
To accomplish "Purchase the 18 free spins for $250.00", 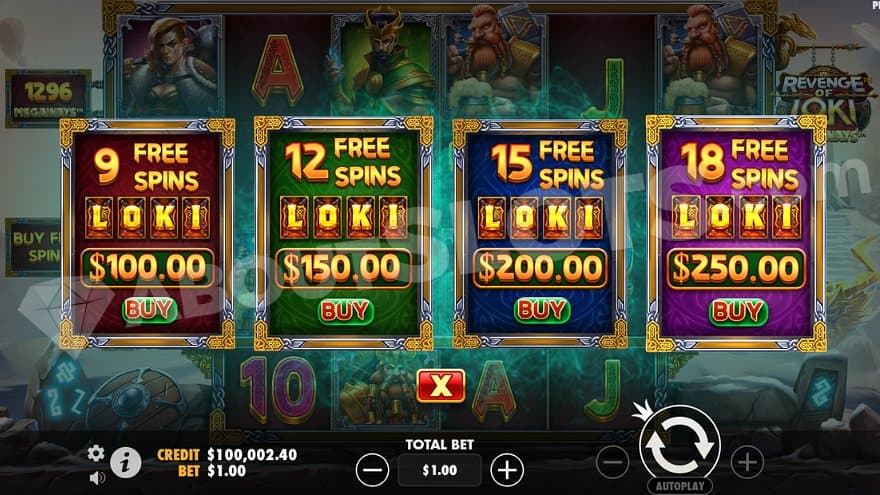I will coord(737,311).
